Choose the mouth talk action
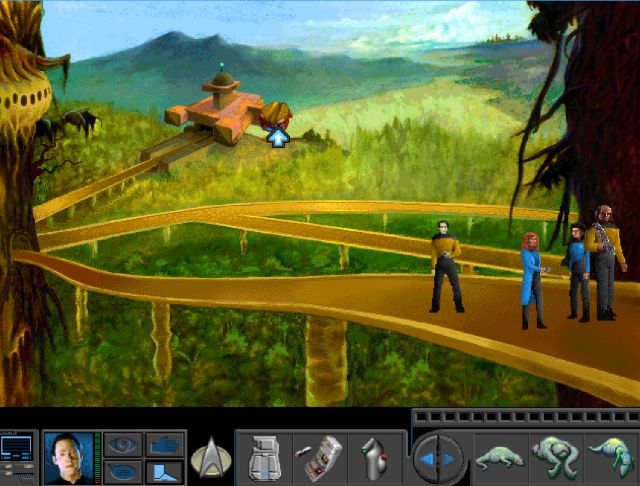 pos(123,471)
